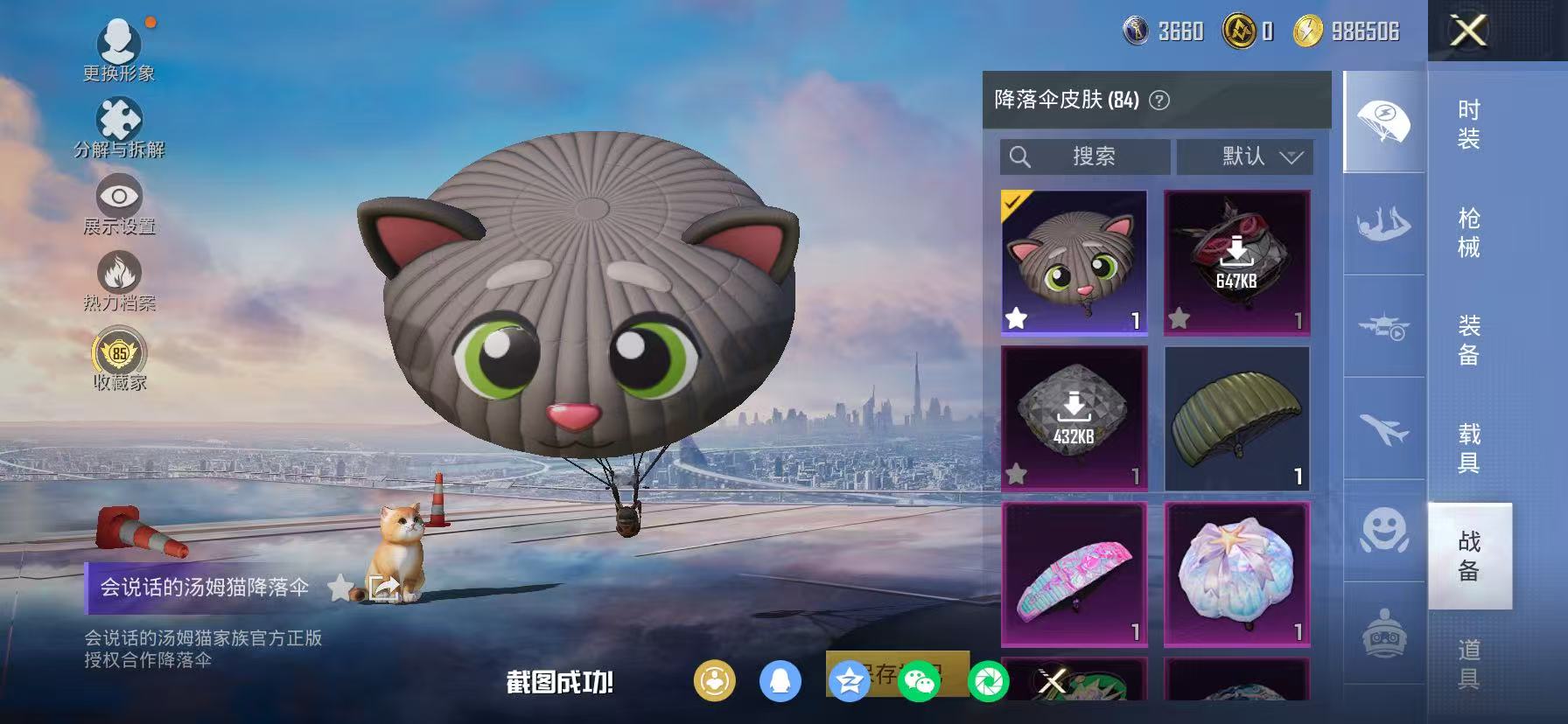Select the green camouflage parachute thumbnail
1568x724 pixels.
point(1237,418)
